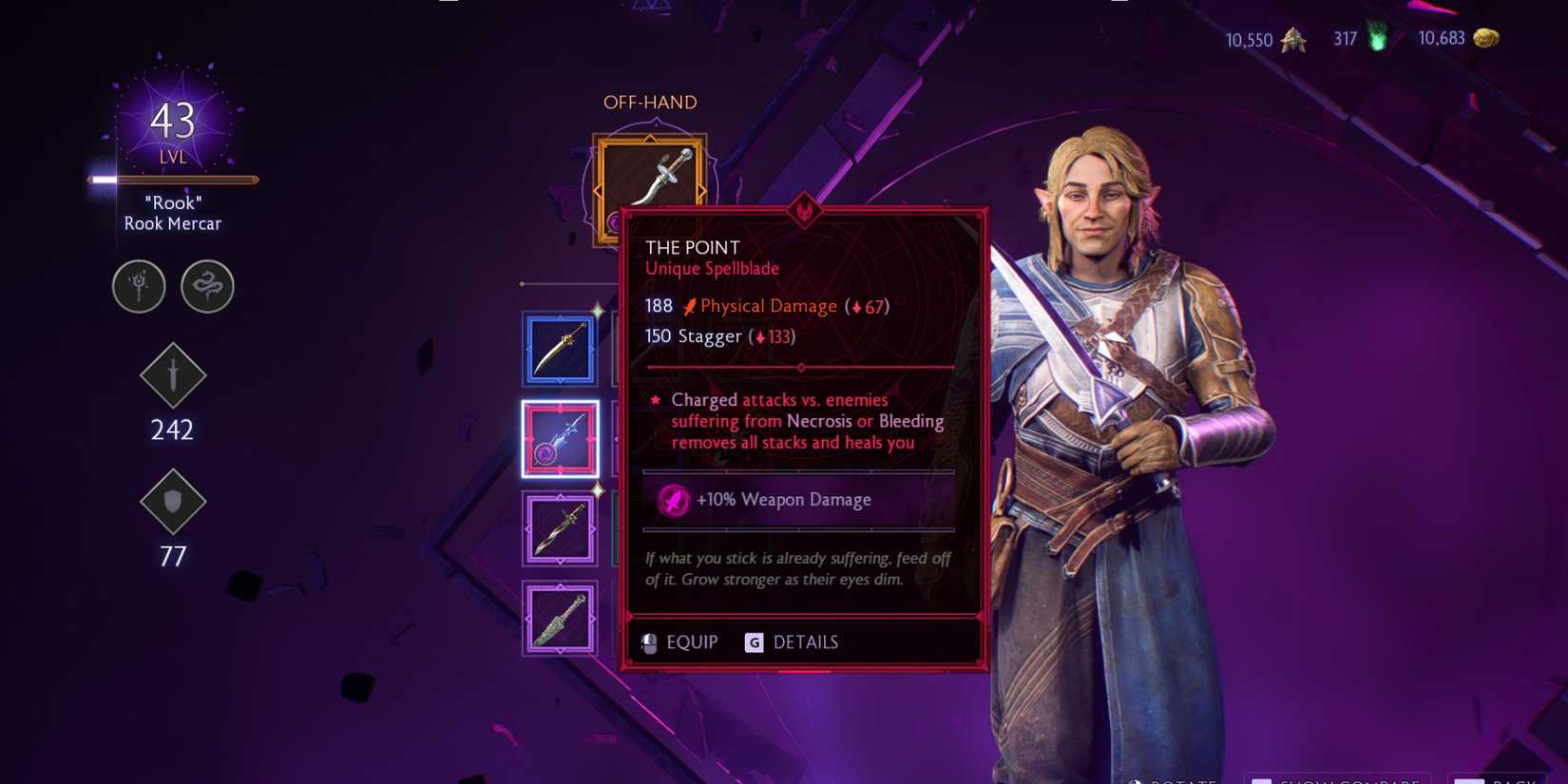Click the helmet currency icon top right
The image size is (1568, 784).
click(1292, 40)
